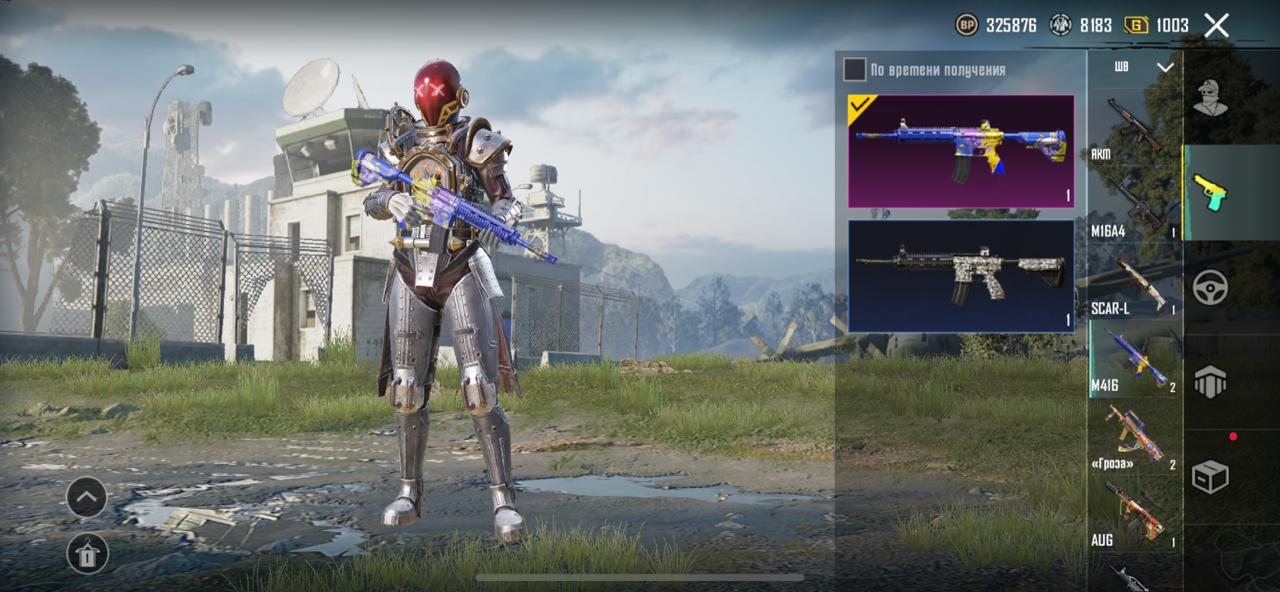Open the crate box tab
The image size is (1280, 592).
1210,477
